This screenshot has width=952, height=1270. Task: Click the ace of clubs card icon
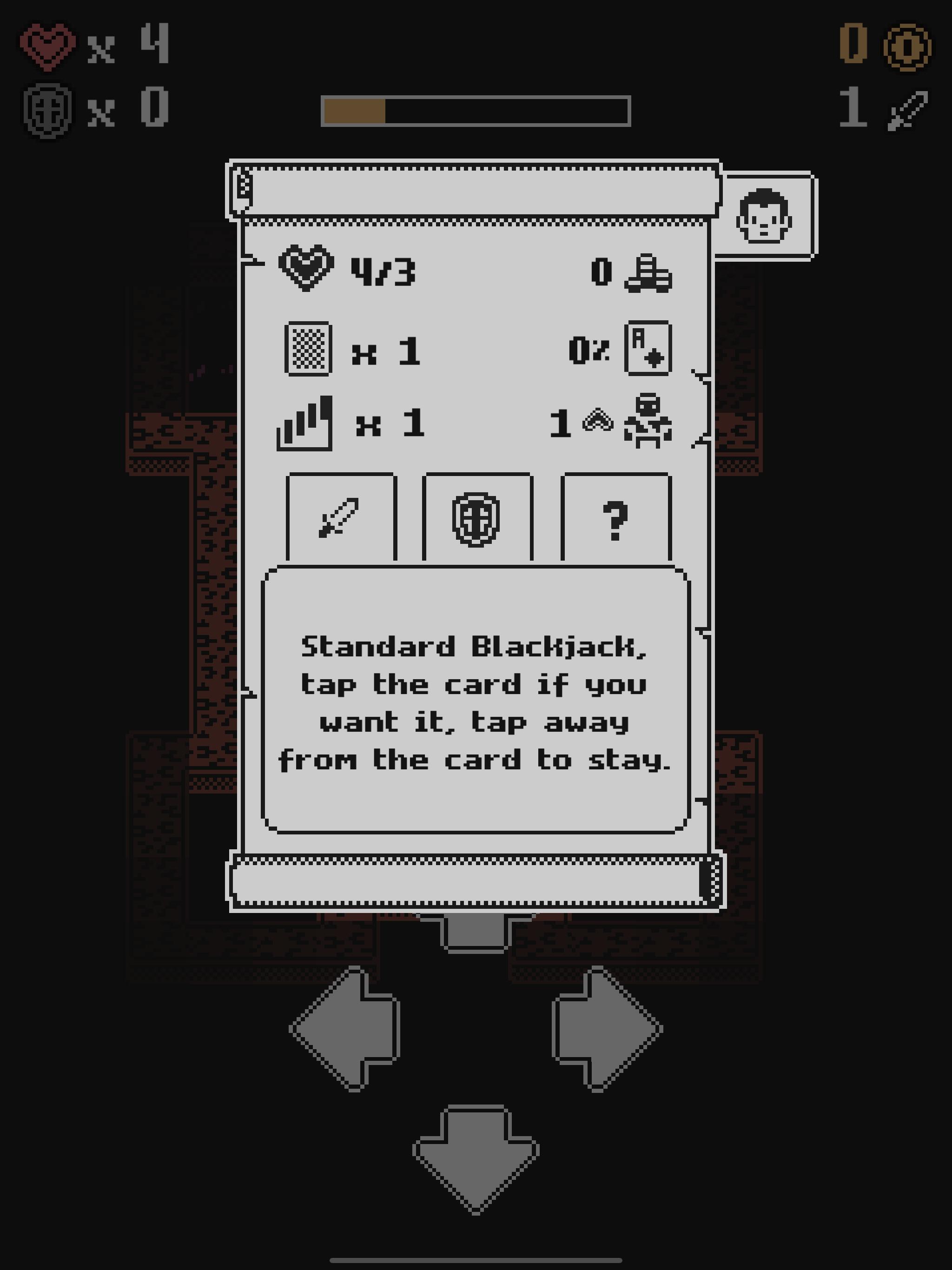click(x=649, y=349)
